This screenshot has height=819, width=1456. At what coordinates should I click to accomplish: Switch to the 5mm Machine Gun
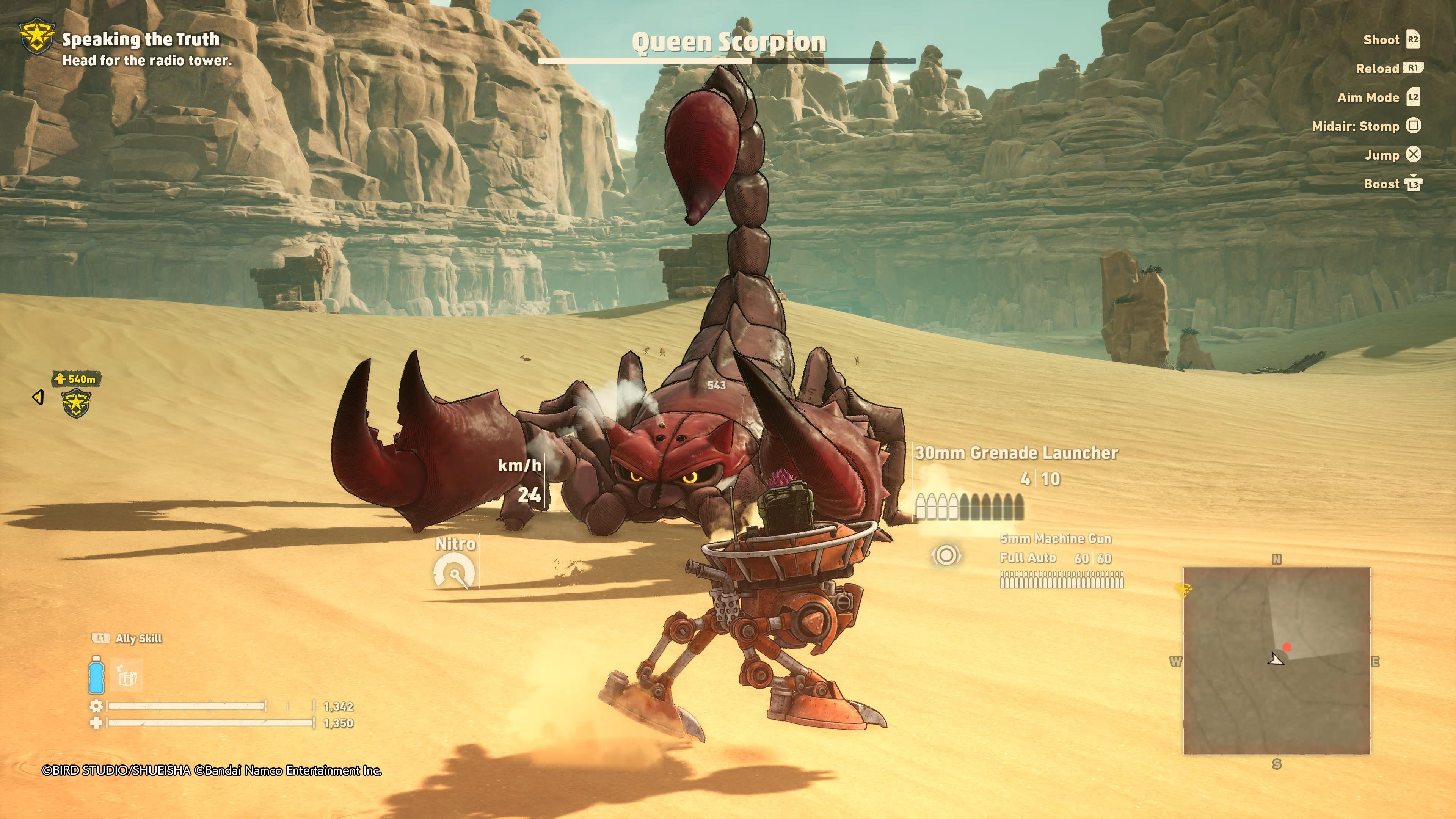click(1055, 539)
